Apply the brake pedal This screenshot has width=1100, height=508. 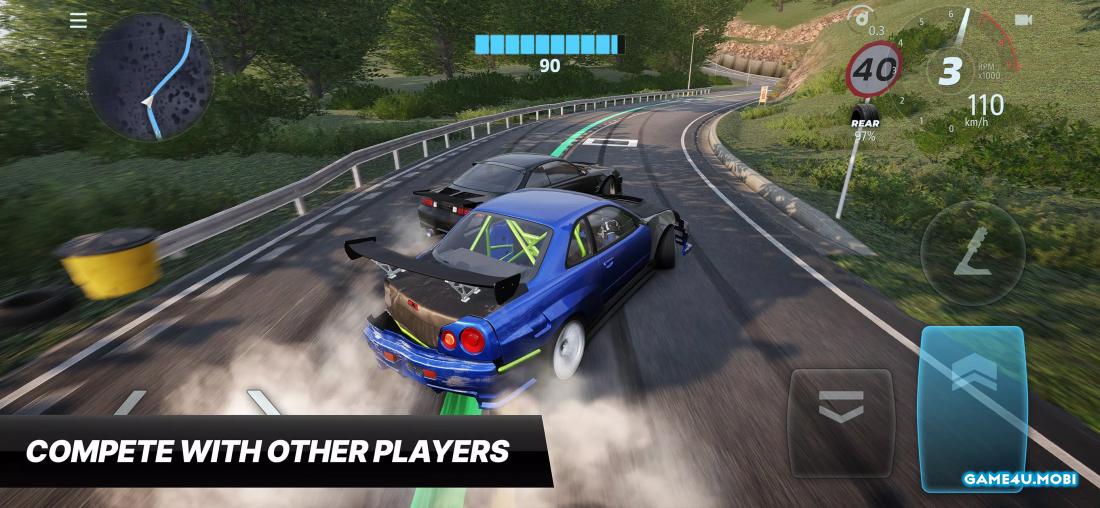[840, 422]
